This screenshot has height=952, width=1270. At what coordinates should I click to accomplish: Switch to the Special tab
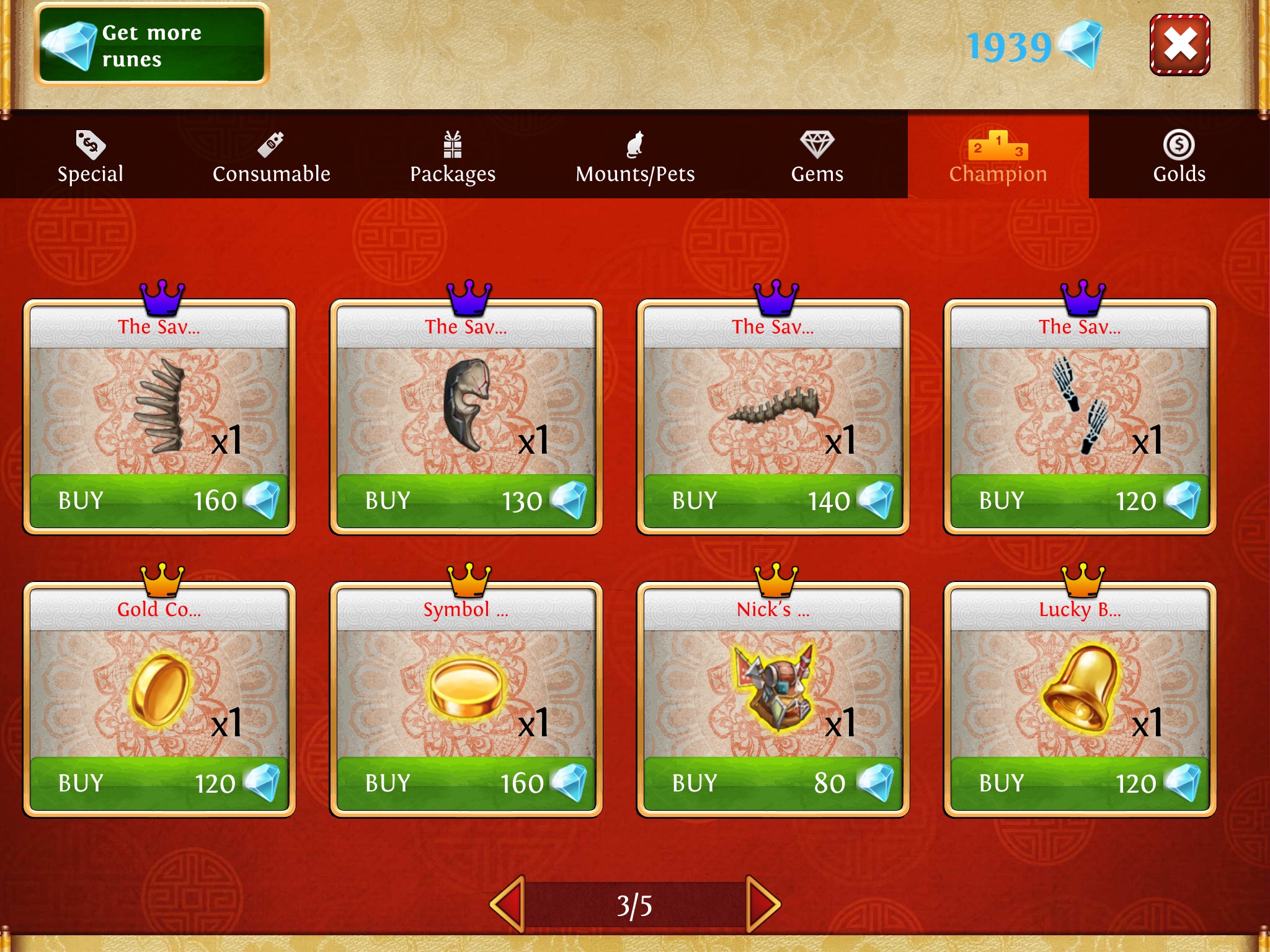click(91, 157)
